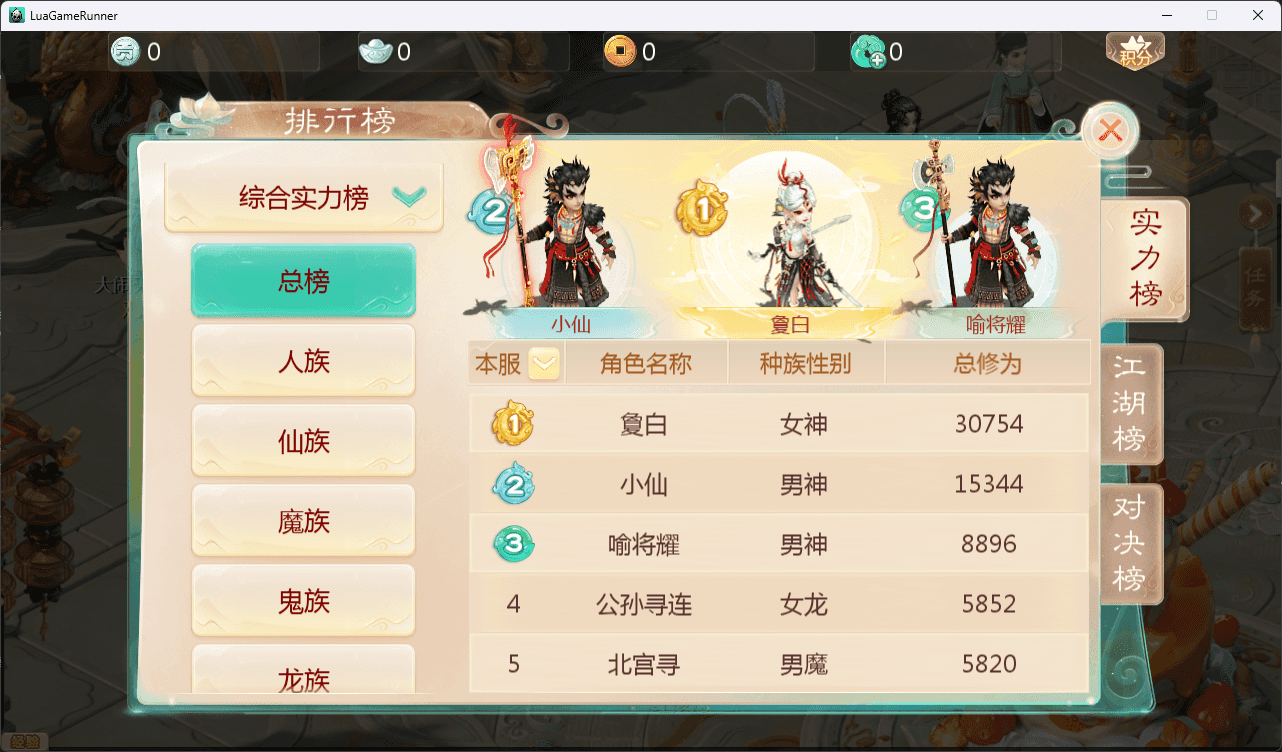Screen dimensions: 1282x752
Task: Select the 总榜 overall ranking button
Action: (303, 281)
